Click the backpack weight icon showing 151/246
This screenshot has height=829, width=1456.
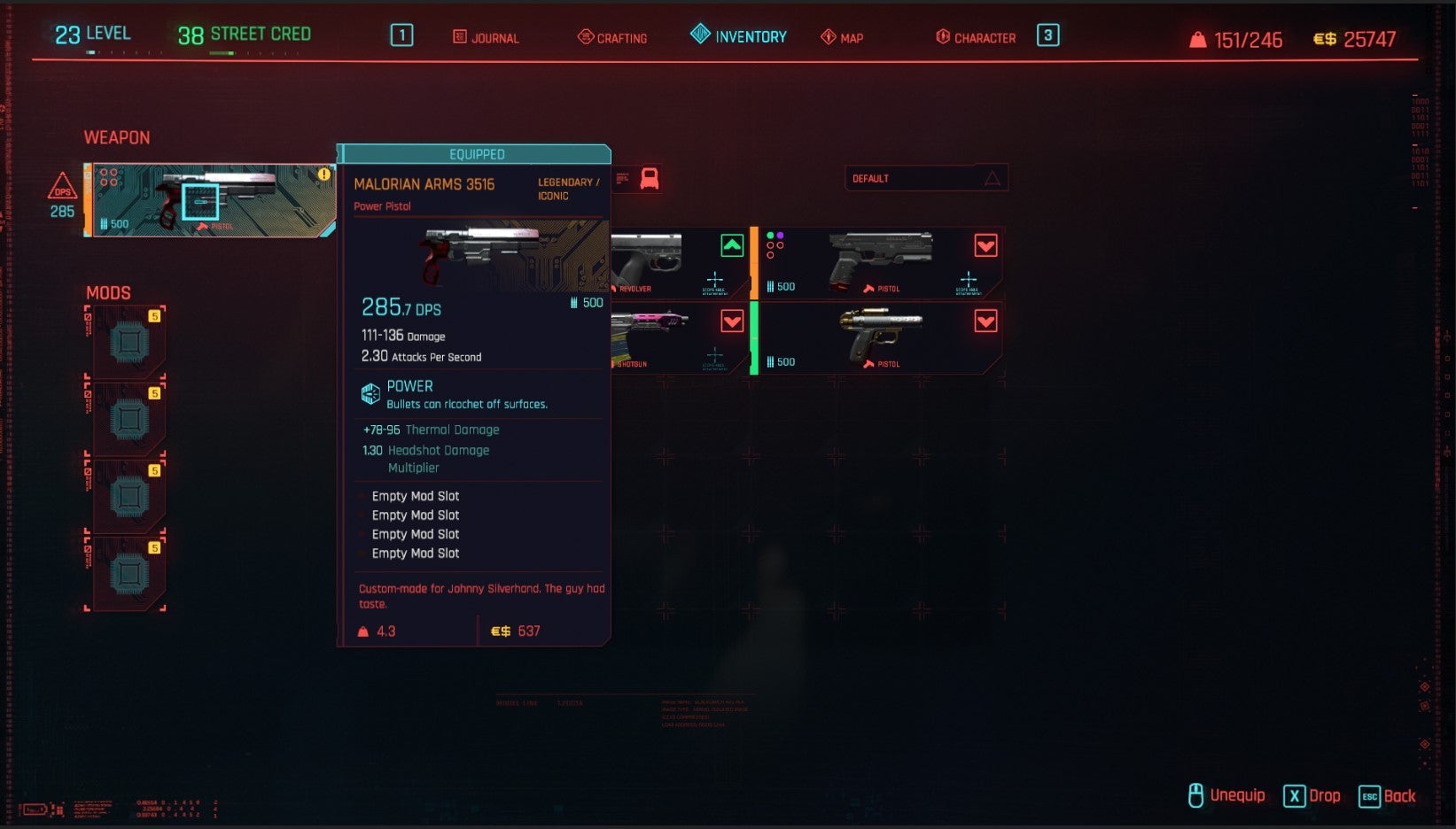tap(1198, 39)
